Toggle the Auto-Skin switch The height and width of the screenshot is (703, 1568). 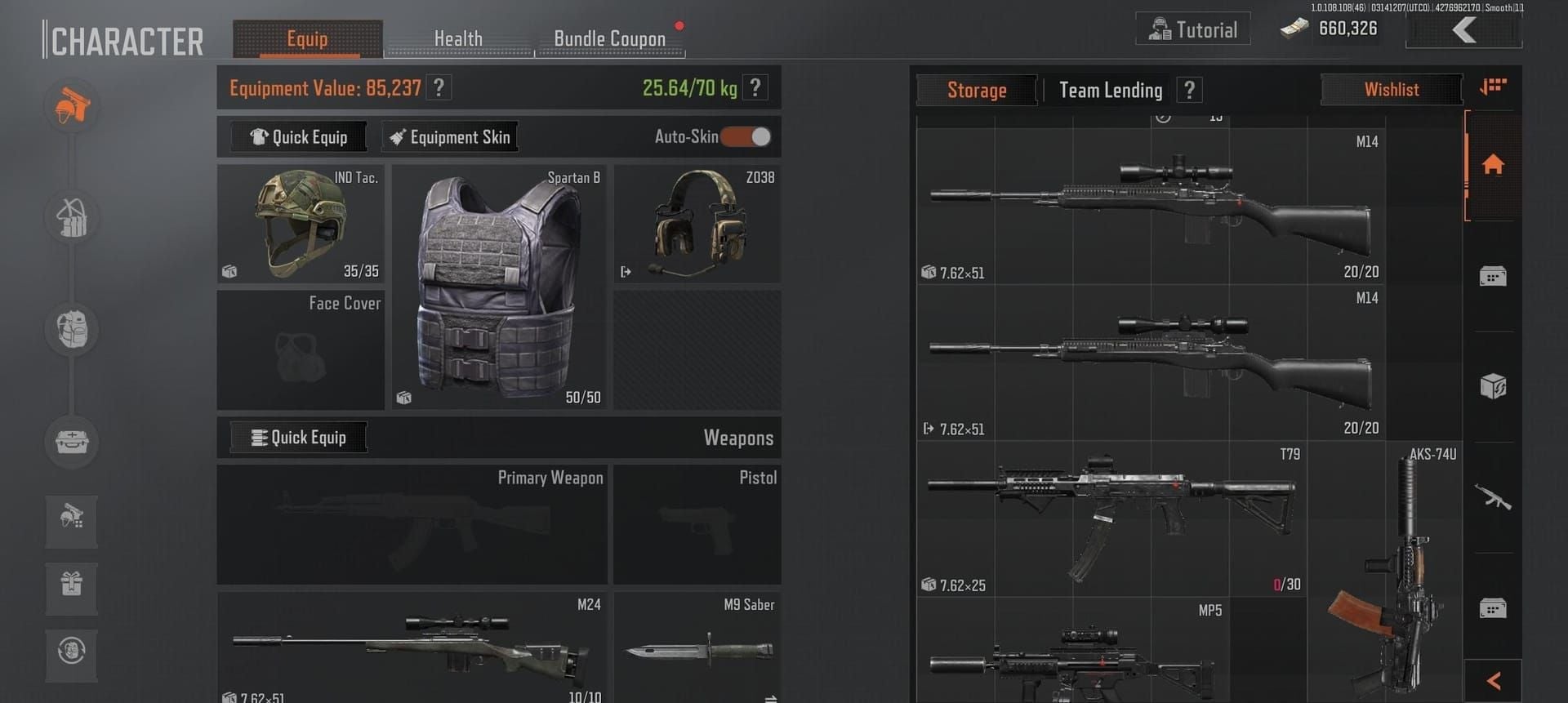pyautogui.click(x=745, y=137)
